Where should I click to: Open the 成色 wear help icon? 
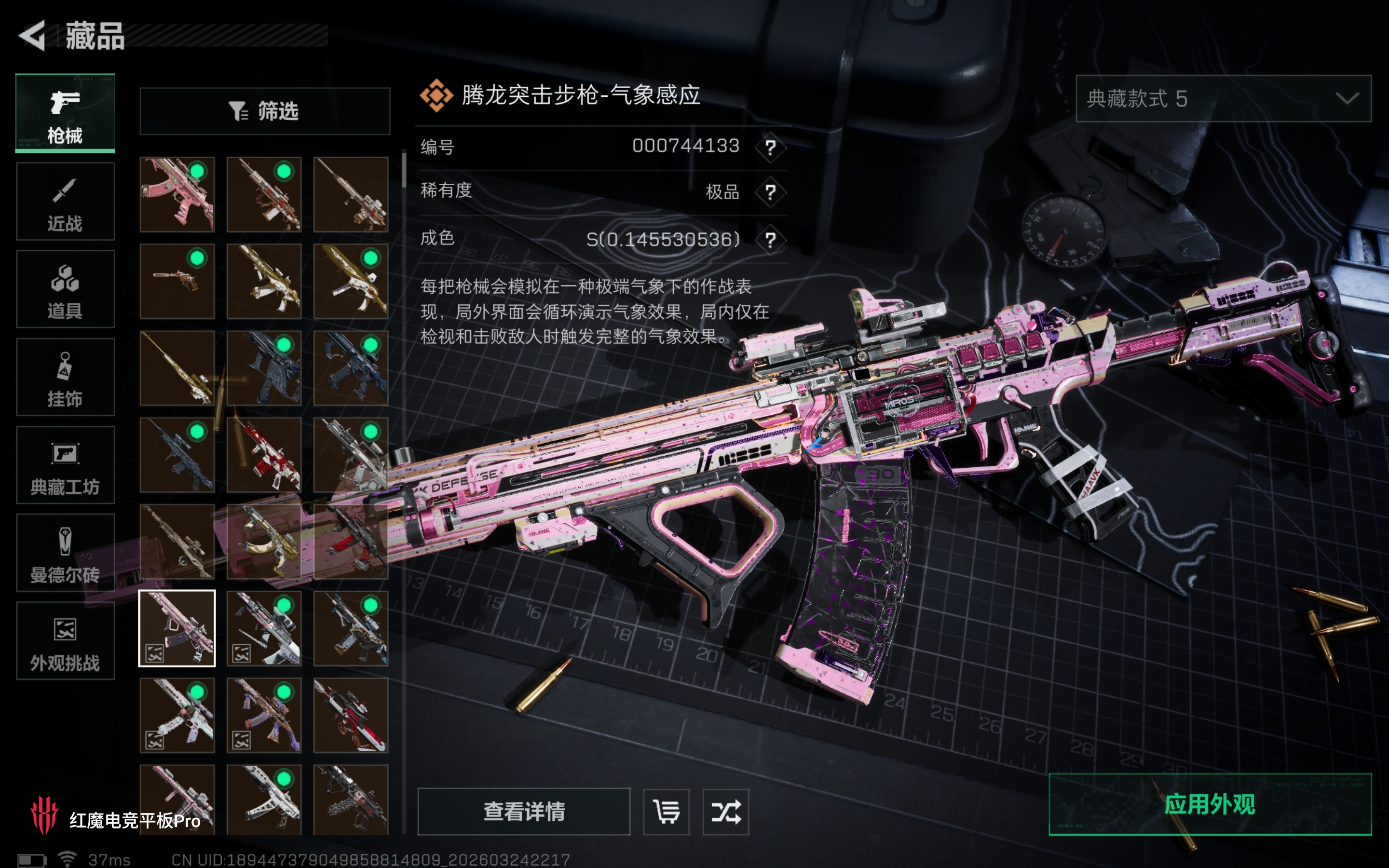tap(770, 240)
